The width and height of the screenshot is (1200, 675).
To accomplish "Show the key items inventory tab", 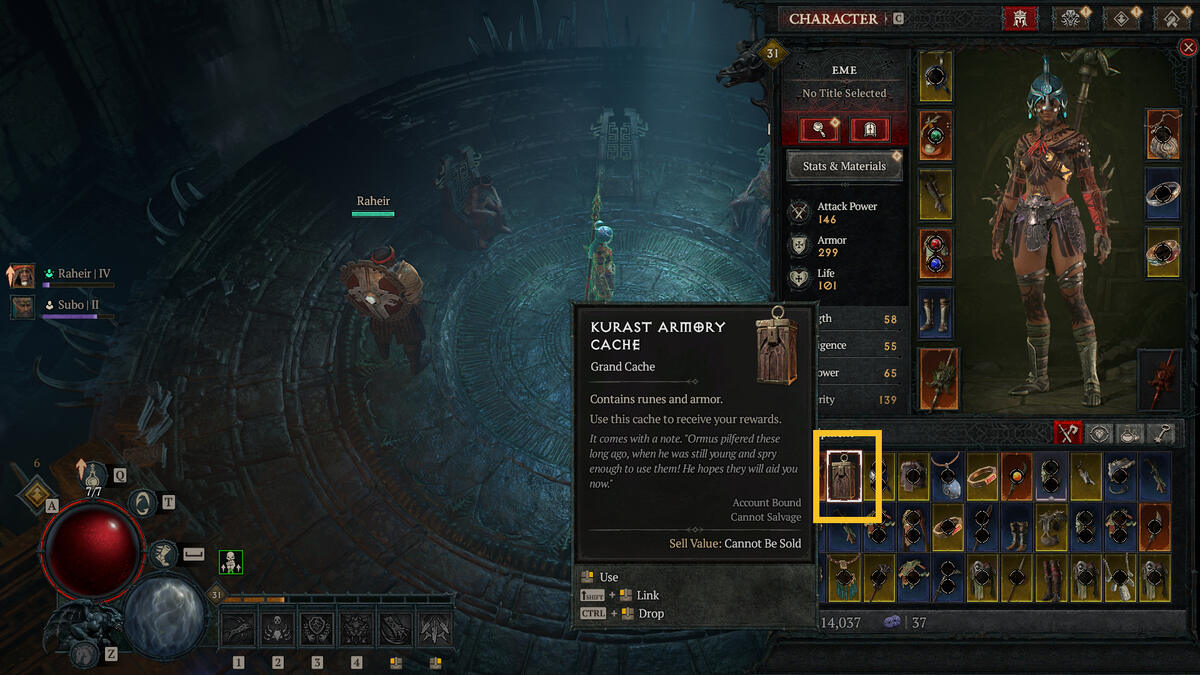I will coord(1162,433).
